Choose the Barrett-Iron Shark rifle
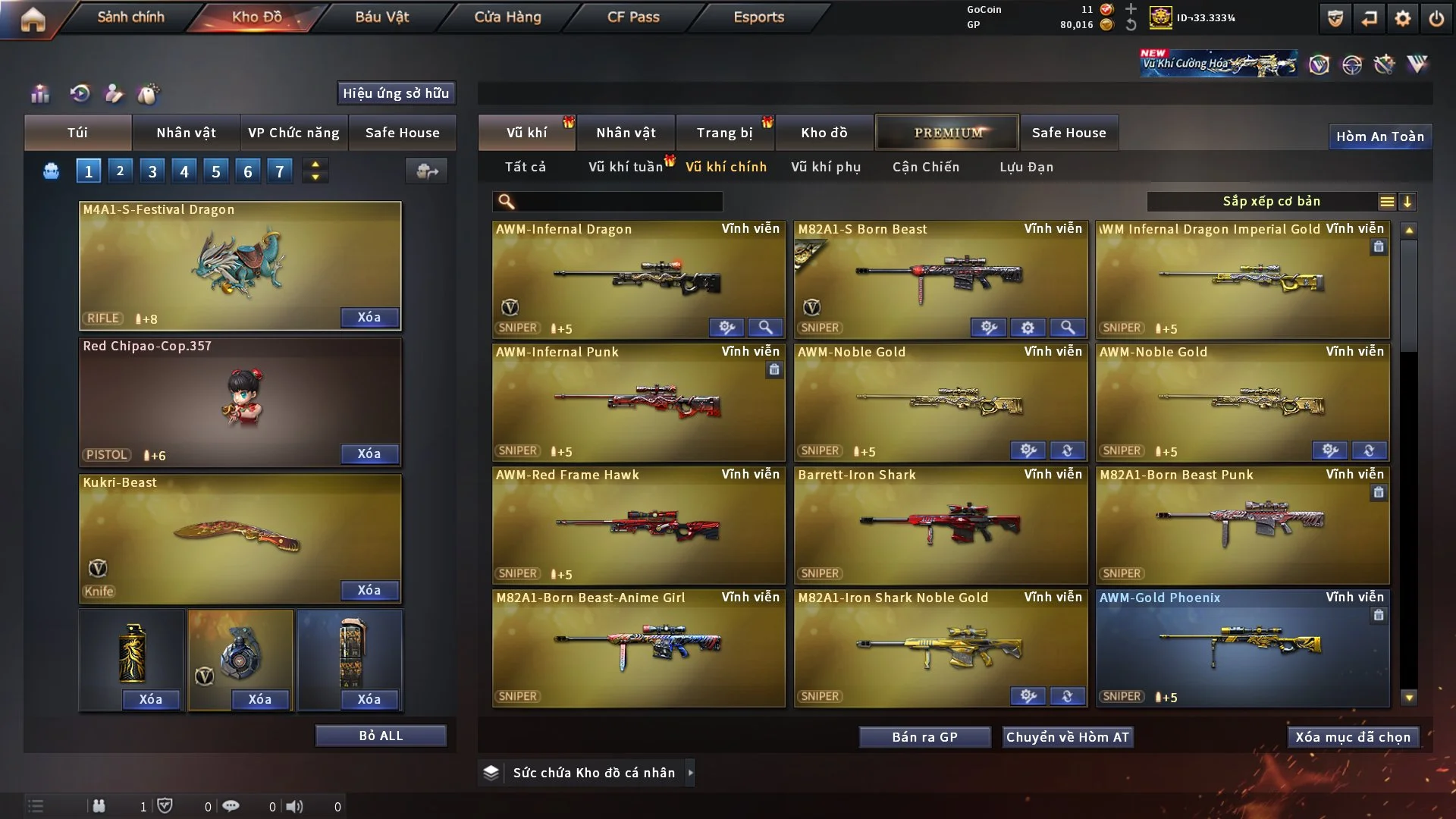This screenshot has height=819, width=1456. 940,525
